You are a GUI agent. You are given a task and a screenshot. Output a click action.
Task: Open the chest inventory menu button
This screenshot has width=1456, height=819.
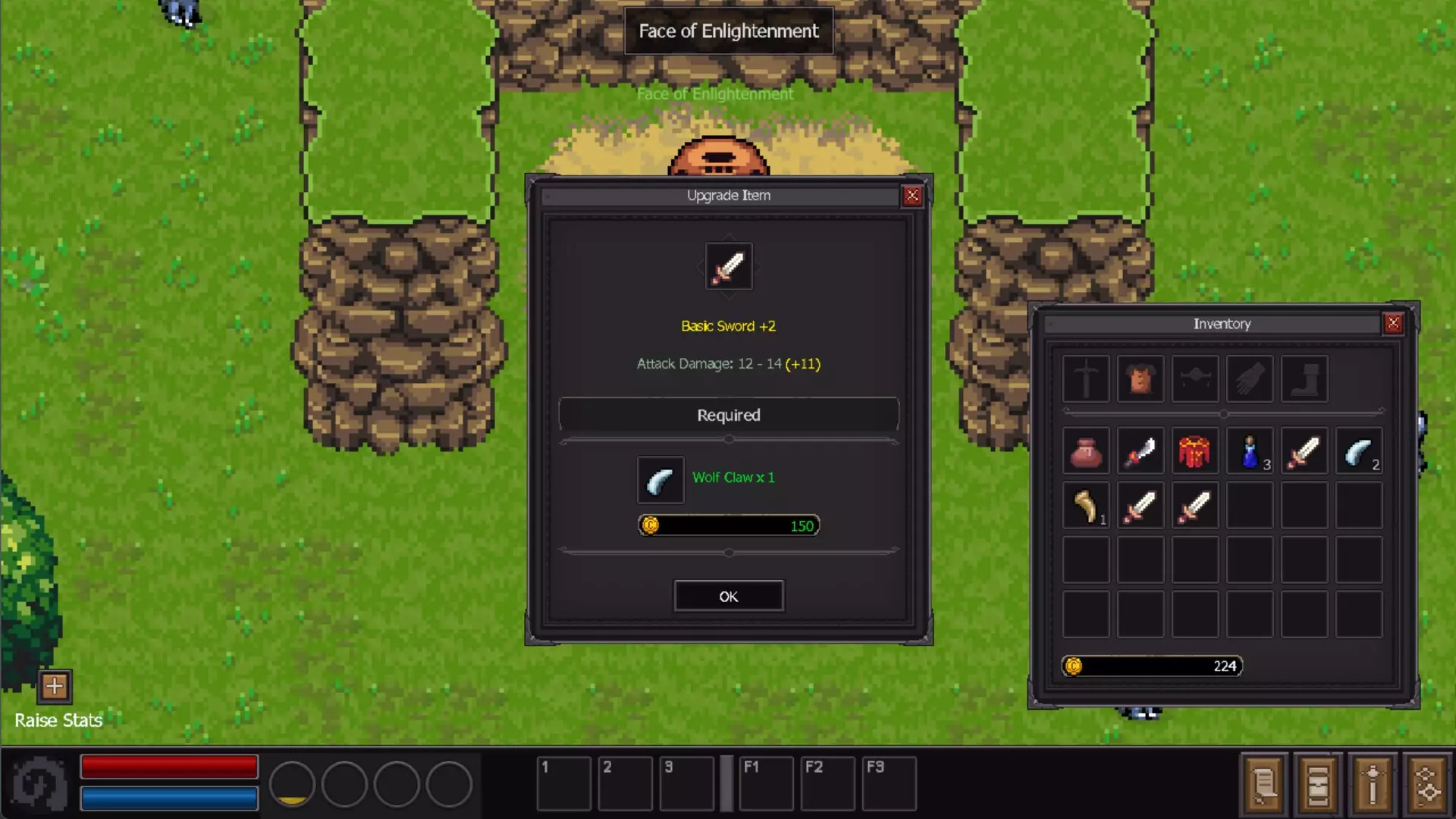pos(1318,783)
